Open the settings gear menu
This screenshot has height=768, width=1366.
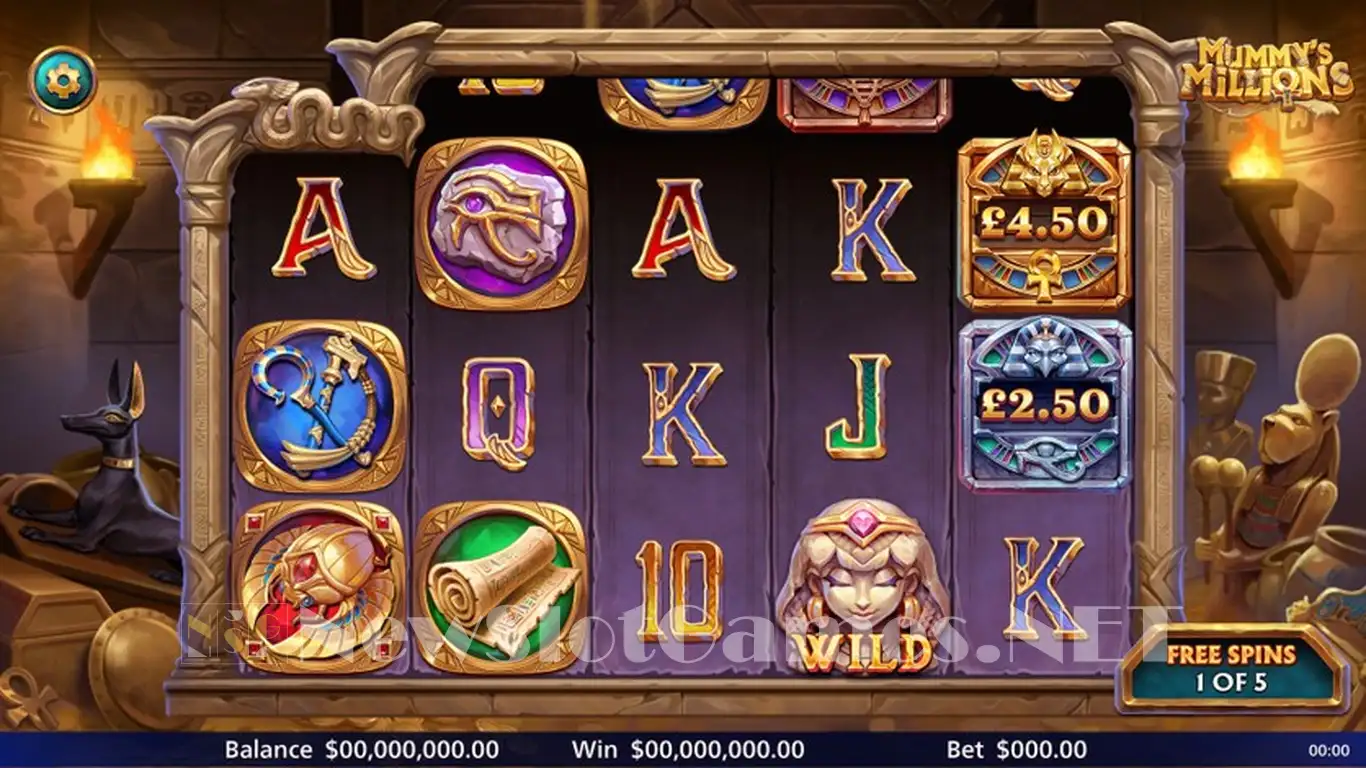click(63, 80)
